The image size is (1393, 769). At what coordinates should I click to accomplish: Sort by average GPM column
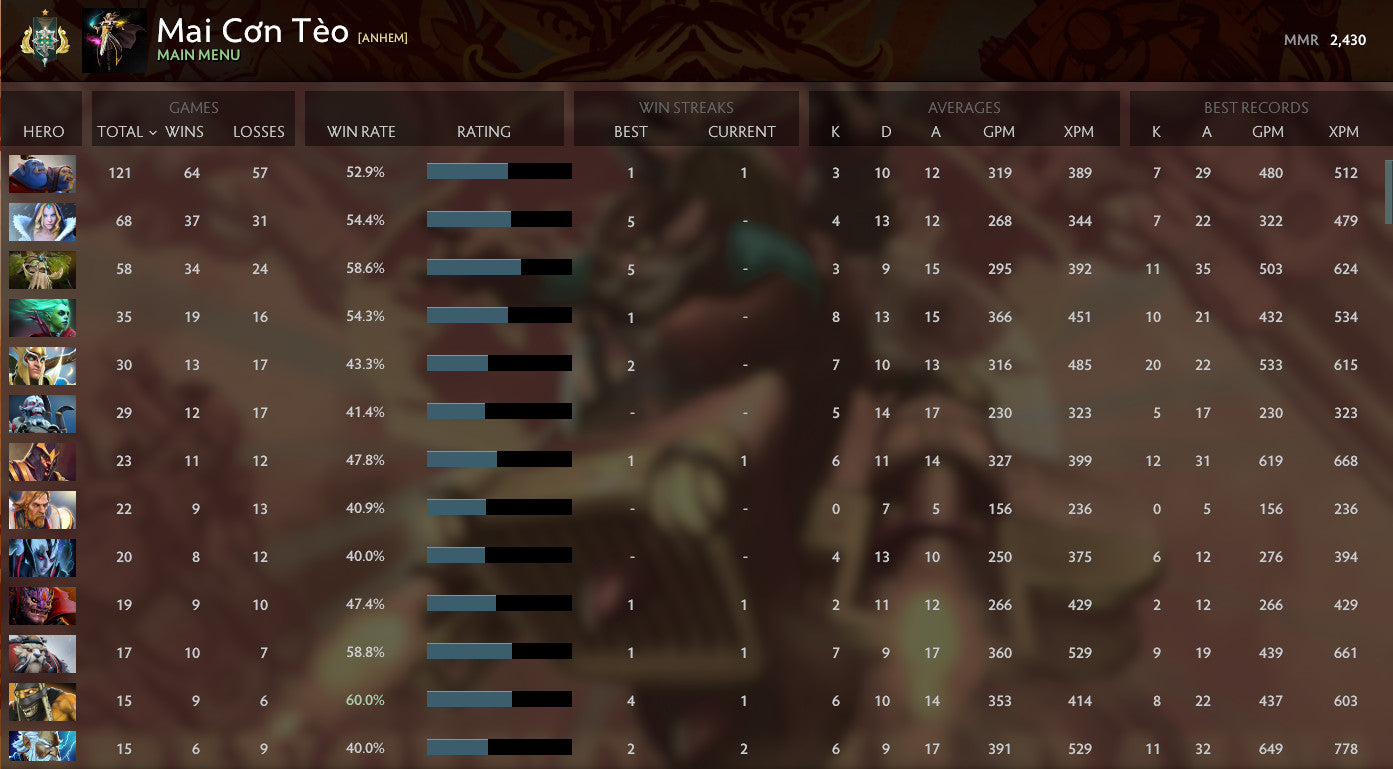[x=1000, y=131]
